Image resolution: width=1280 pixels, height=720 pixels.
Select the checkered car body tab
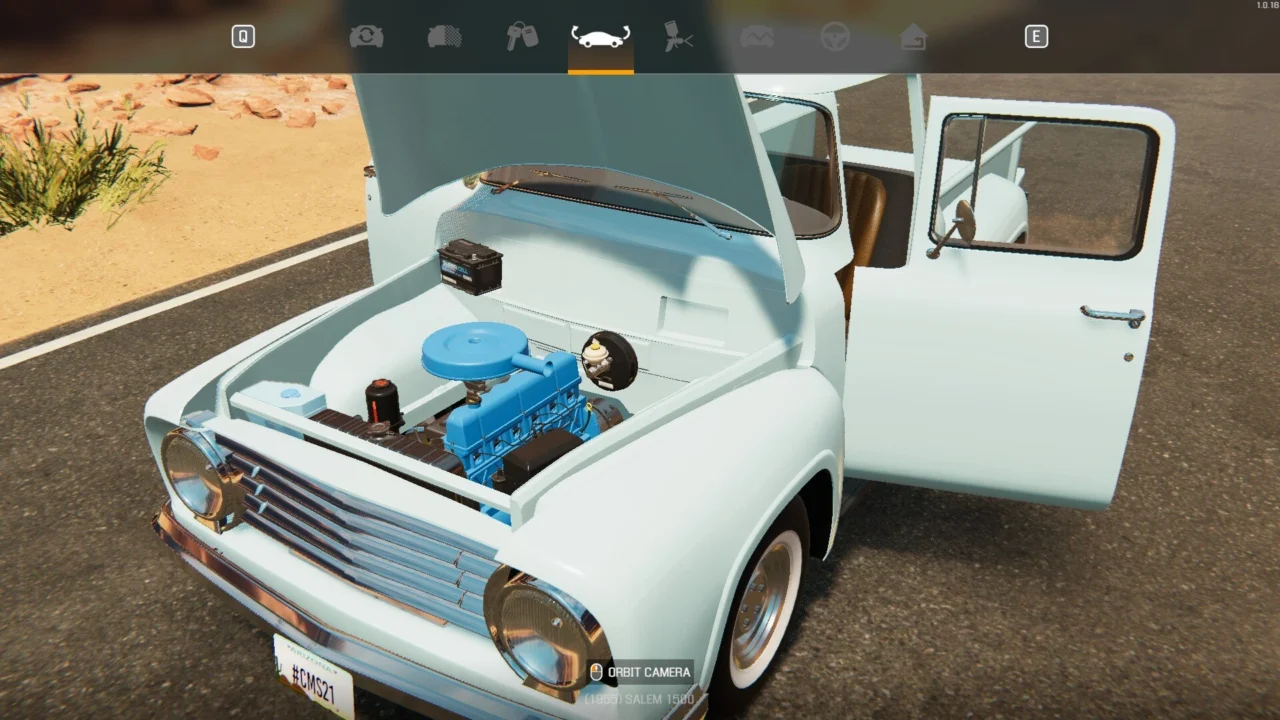coord(444,37)
